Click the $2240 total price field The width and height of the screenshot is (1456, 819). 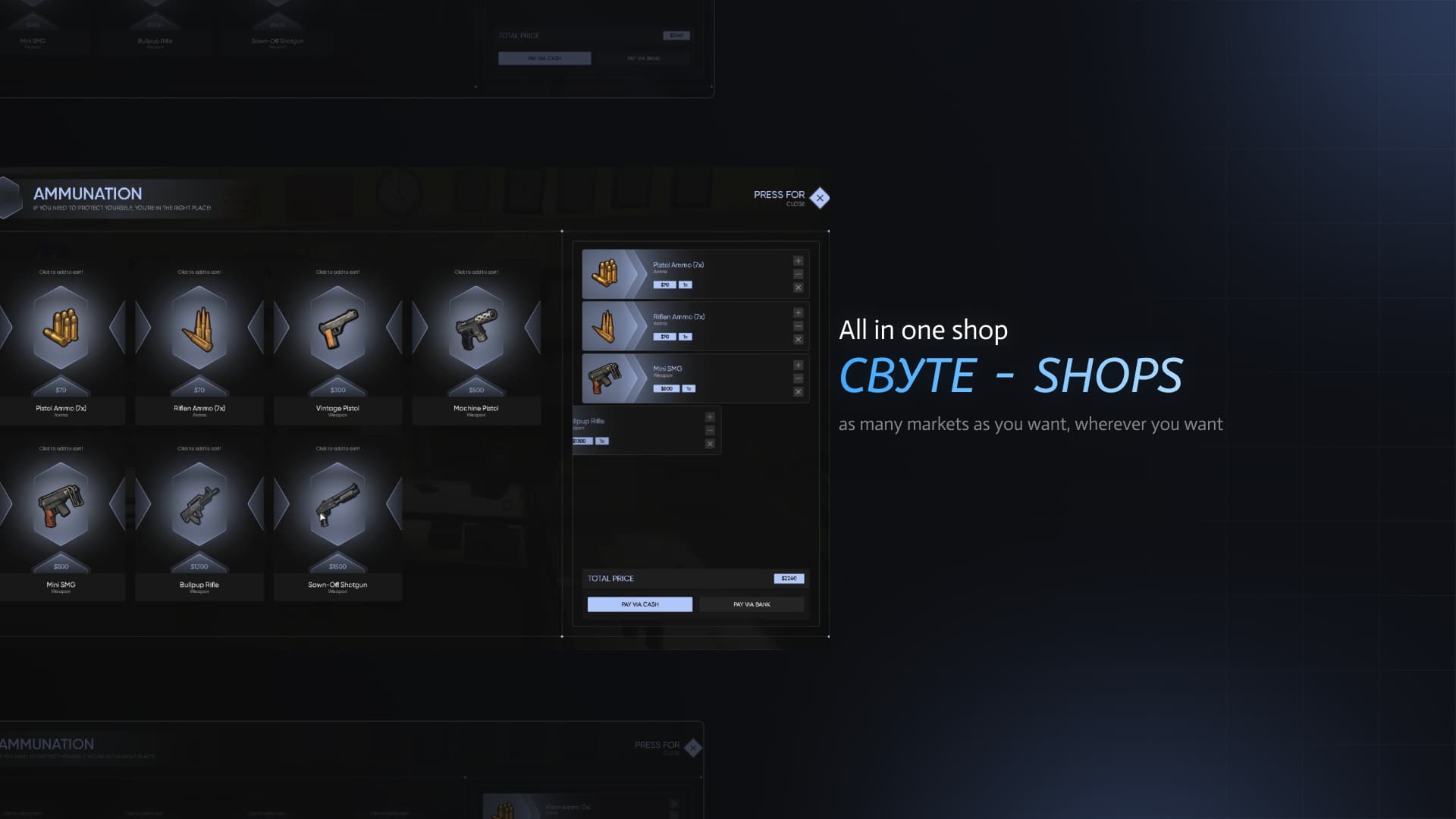pyautogui.click(x=789, y=578)
